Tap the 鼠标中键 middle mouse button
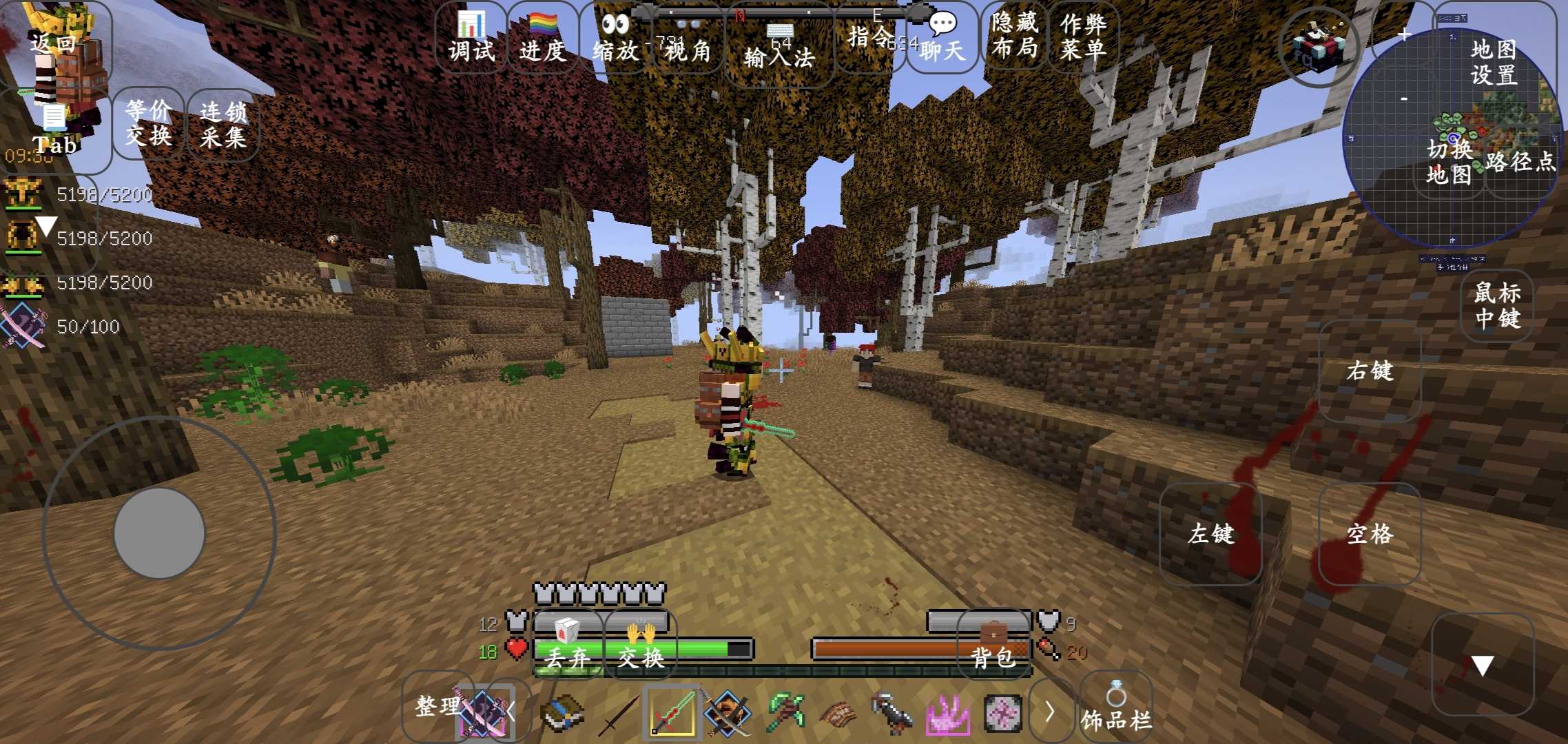 1497,306
